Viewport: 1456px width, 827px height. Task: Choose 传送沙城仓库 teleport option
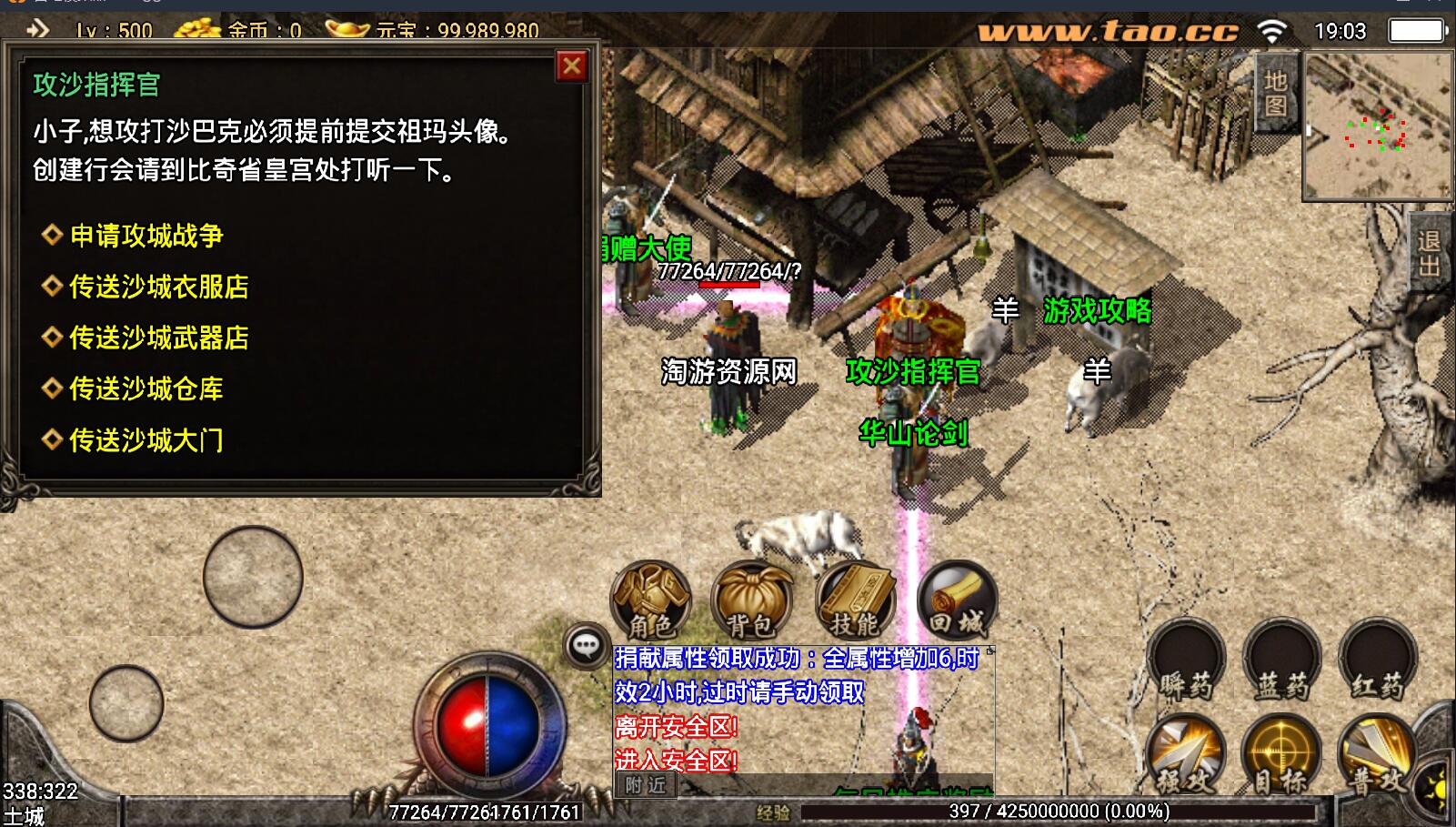146,388
